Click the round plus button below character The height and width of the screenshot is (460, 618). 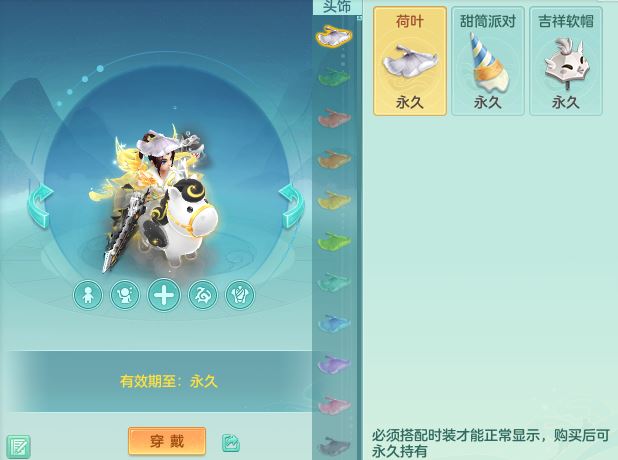[x=164, y=295]
